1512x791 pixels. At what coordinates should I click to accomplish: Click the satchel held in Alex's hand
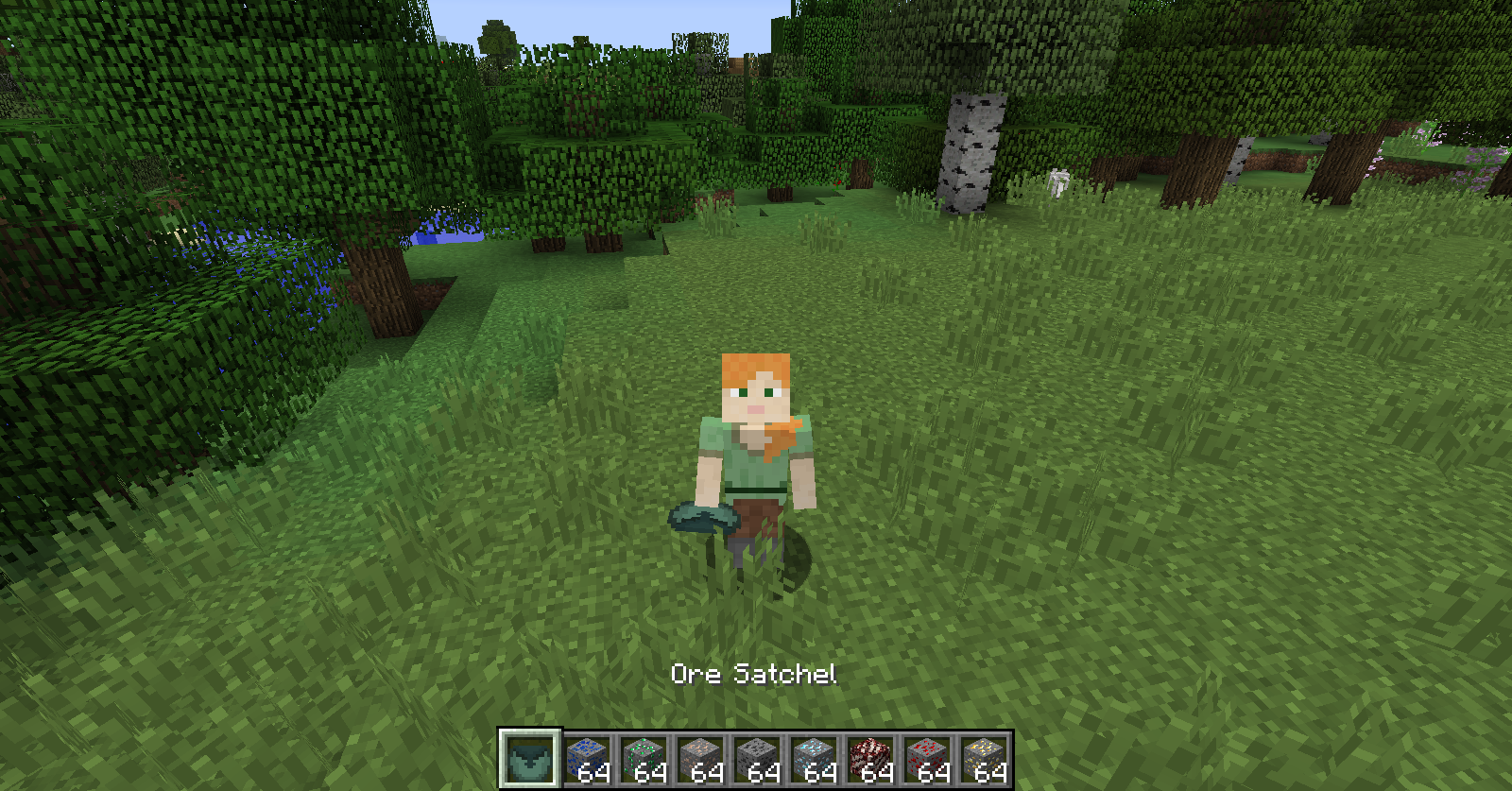click(x=704, y=519)
